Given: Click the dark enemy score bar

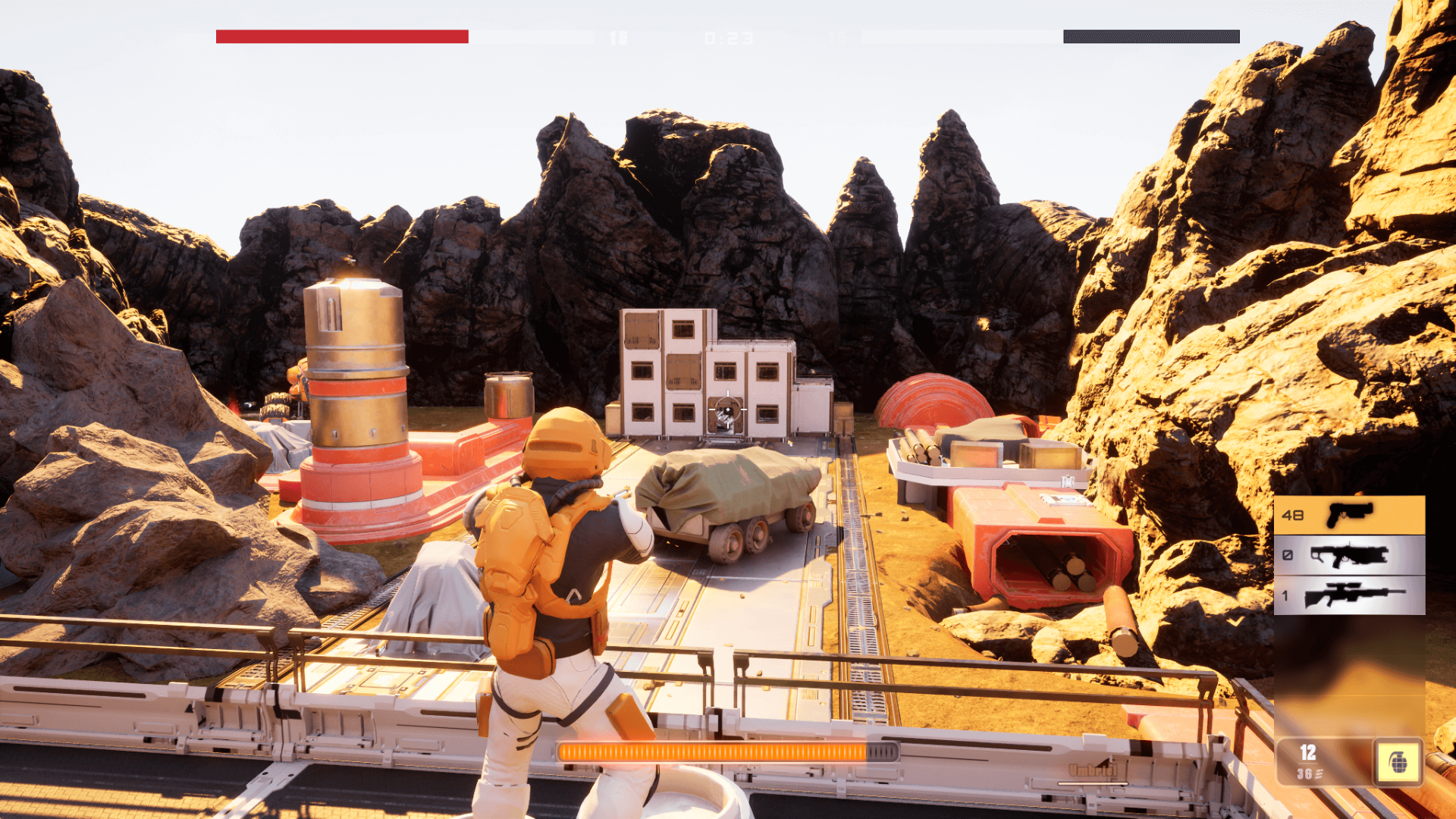Looking at the screenshot, I should click(1150, 36).
